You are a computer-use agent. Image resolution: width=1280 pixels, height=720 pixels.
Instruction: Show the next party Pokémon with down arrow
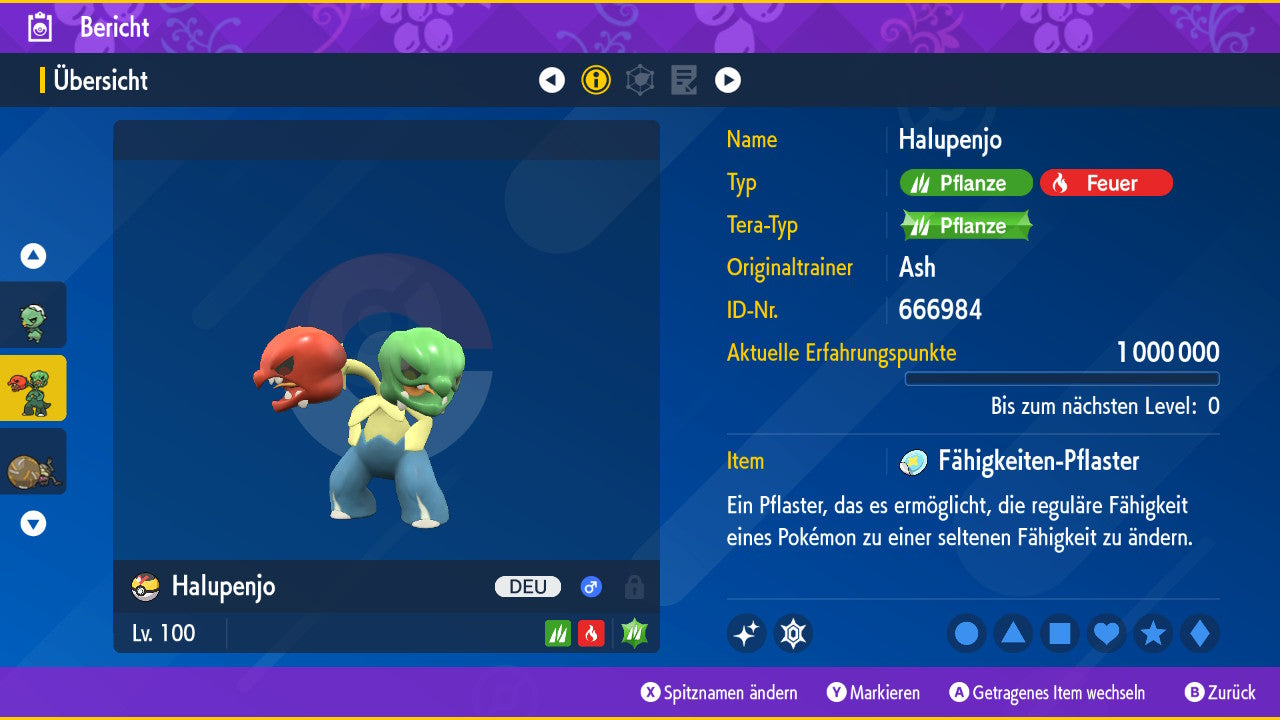(x=33, y=523)
